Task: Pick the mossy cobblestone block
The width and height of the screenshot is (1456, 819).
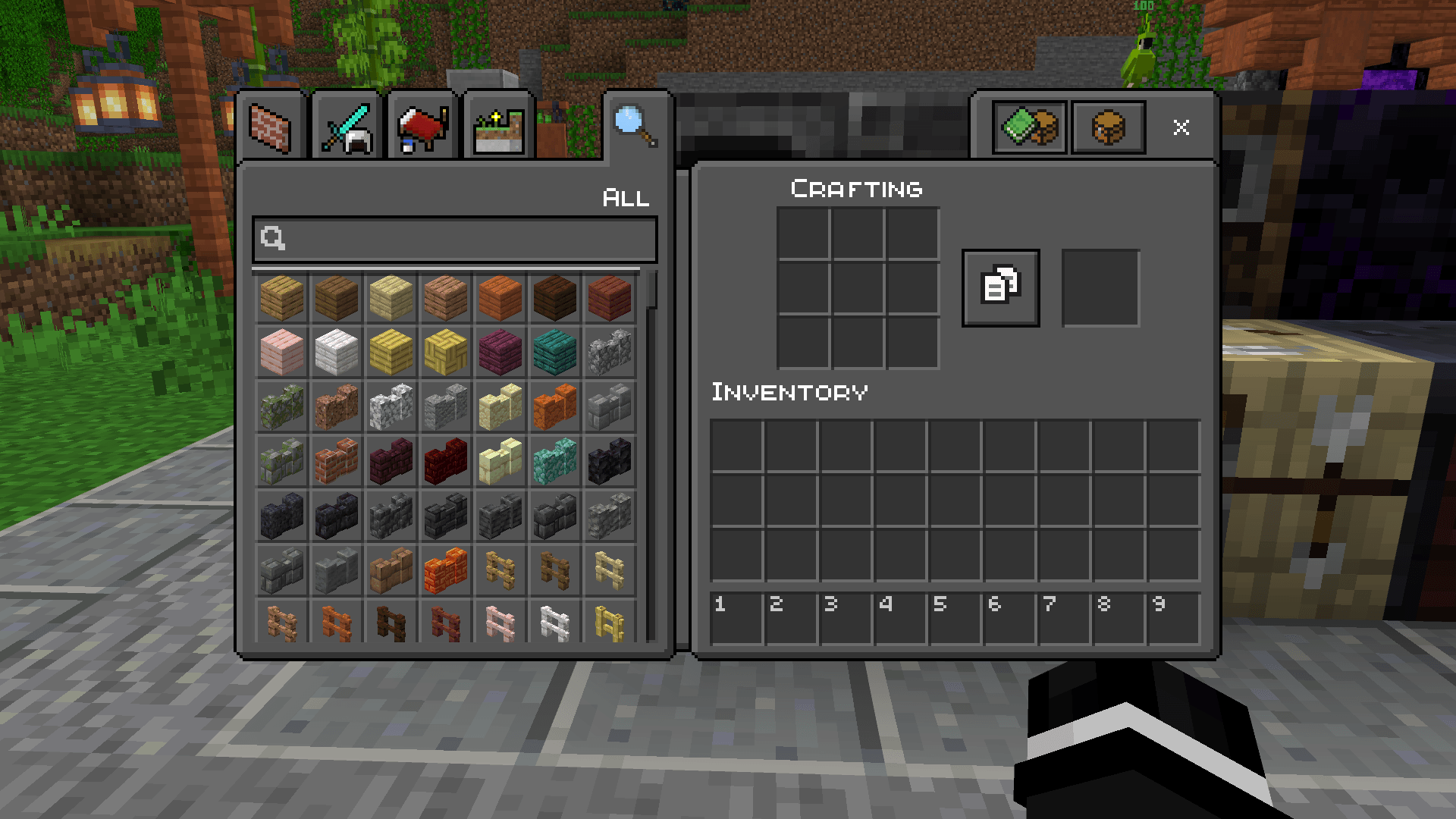Action: [282, 406]
